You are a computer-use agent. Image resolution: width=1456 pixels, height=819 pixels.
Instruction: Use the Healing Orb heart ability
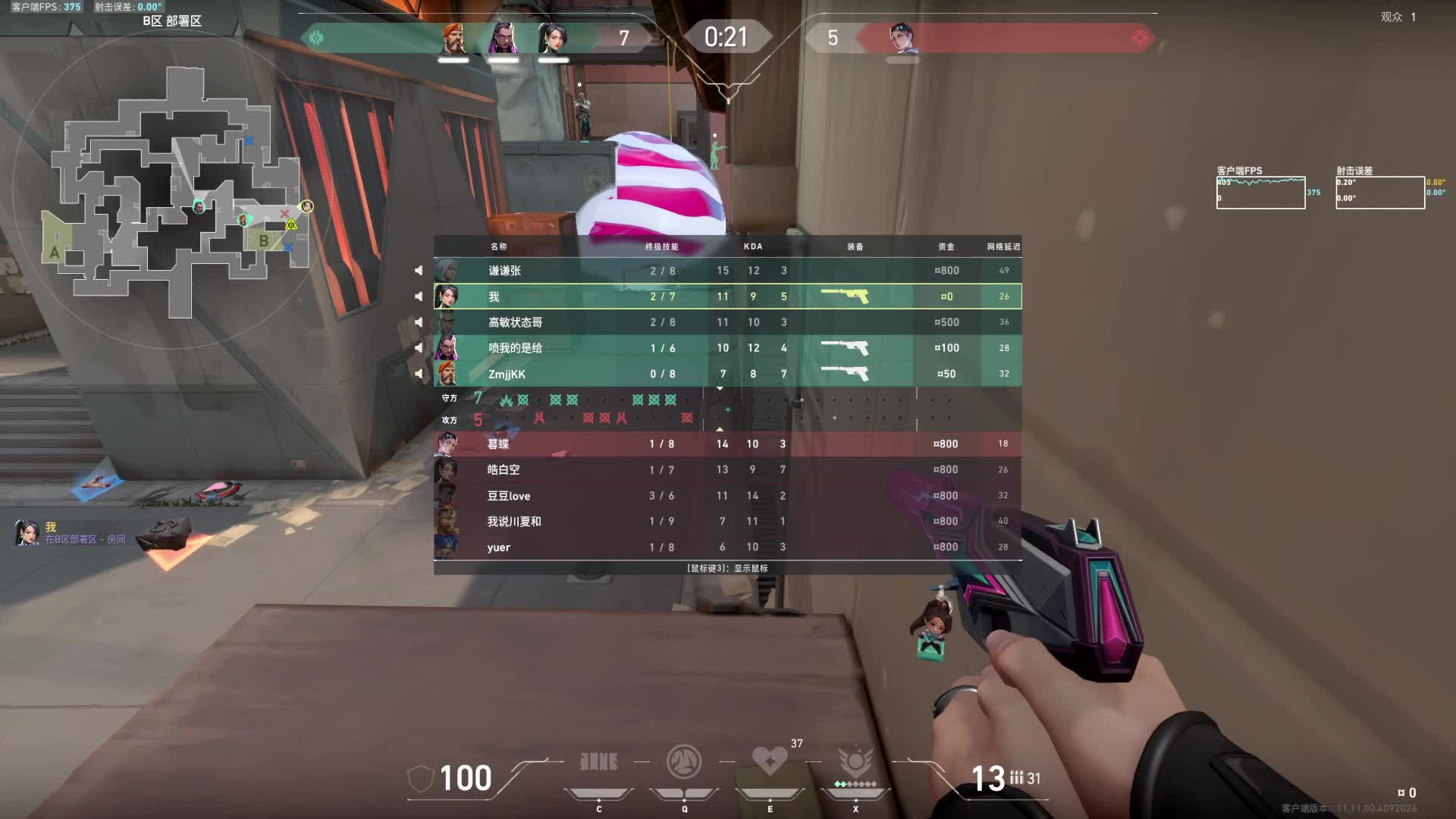tap(769, 761)
